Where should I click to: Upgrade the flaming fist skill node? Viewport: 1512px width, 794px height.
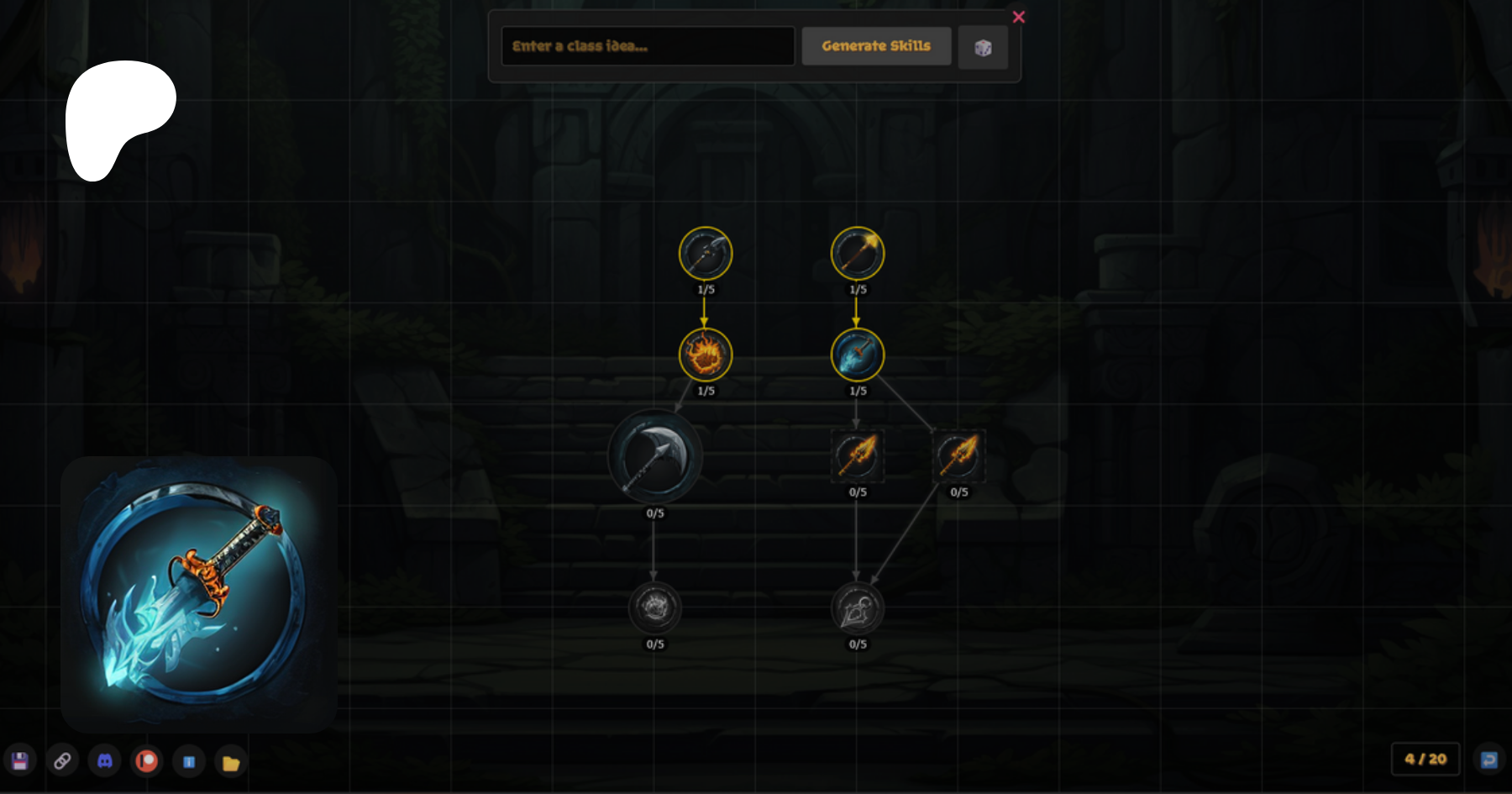(706, 355)
